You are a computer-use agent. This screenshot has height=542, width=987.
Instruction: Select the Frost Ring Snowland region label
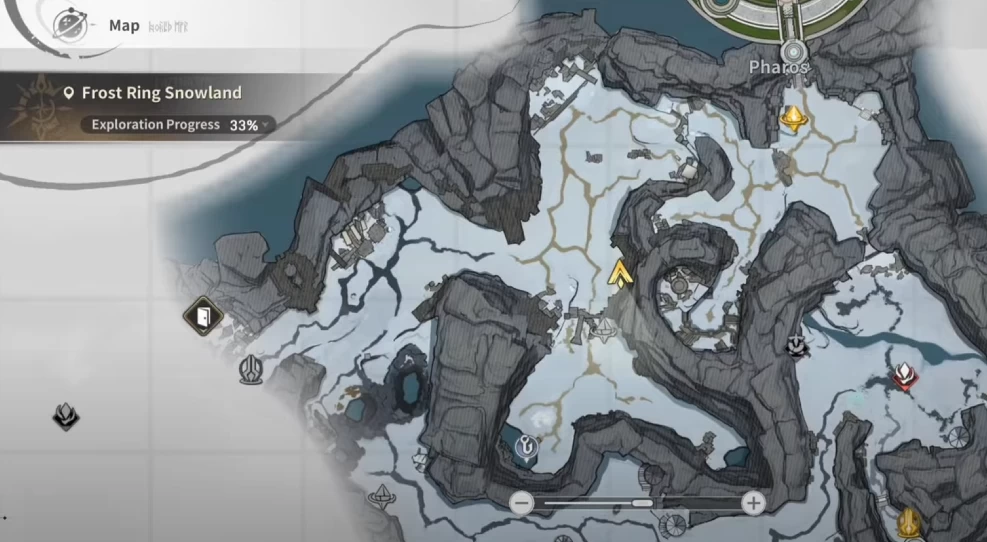click(161, 93)
